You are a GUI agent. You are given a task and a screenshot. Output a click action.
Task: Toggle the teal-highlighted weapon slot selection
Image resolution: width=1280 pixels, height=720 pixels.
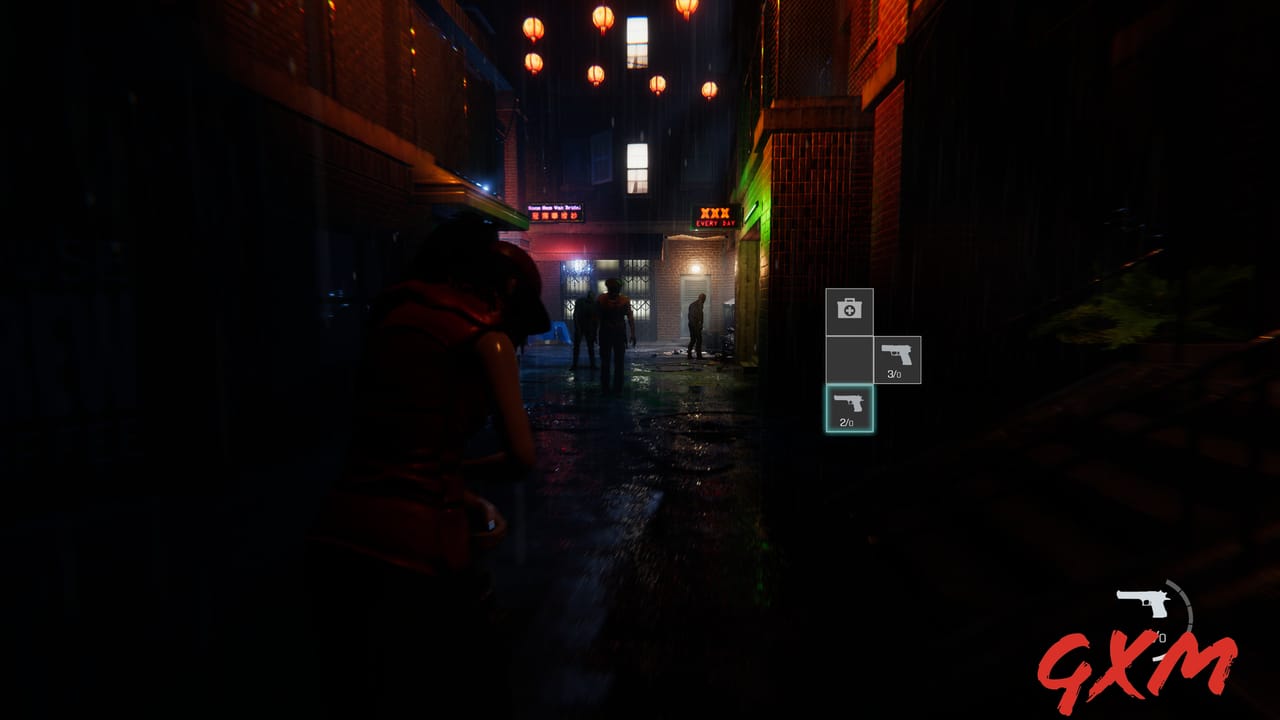847,406
